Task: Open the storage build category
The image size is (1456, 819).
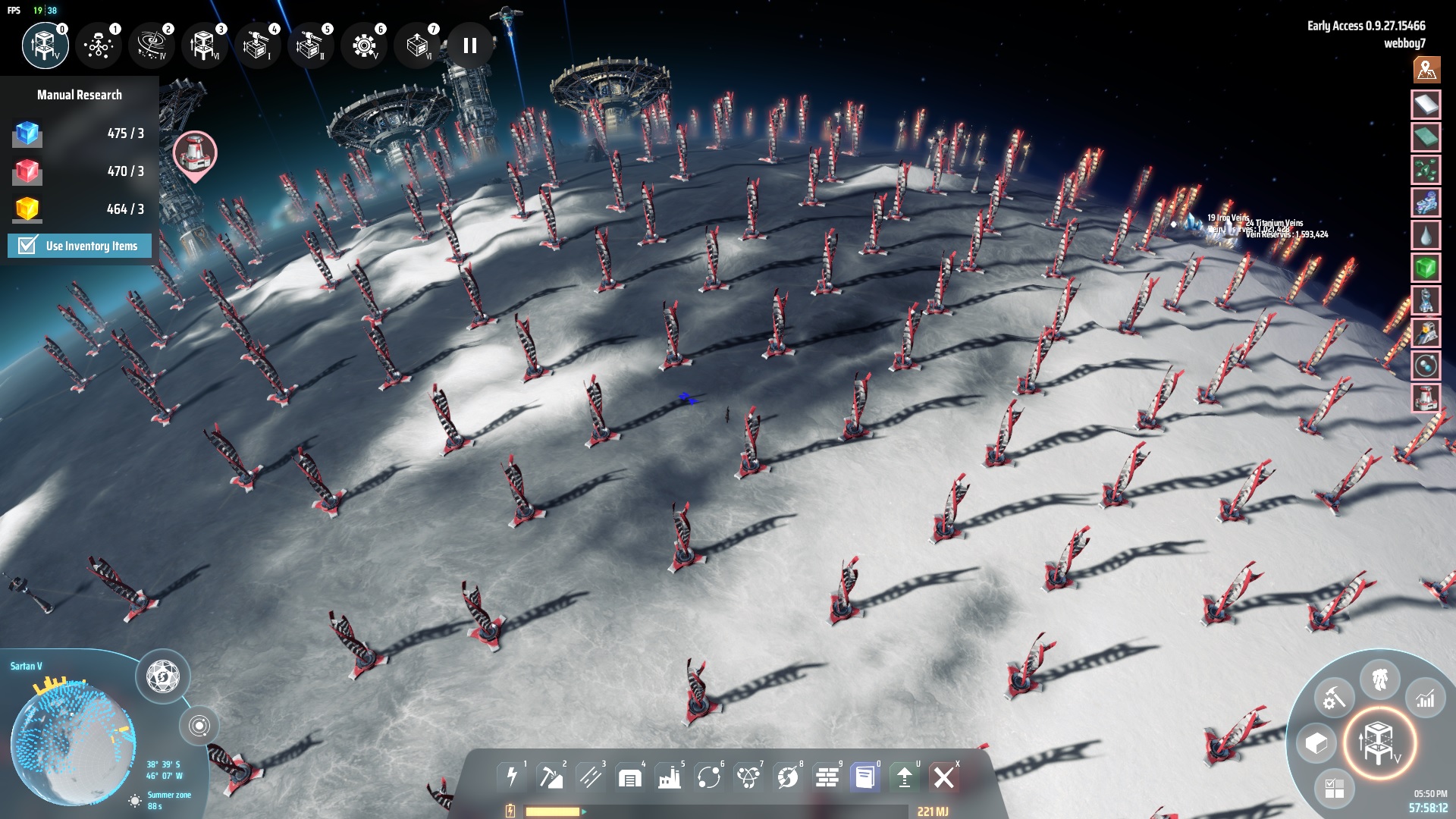Action: pos(630,777)
